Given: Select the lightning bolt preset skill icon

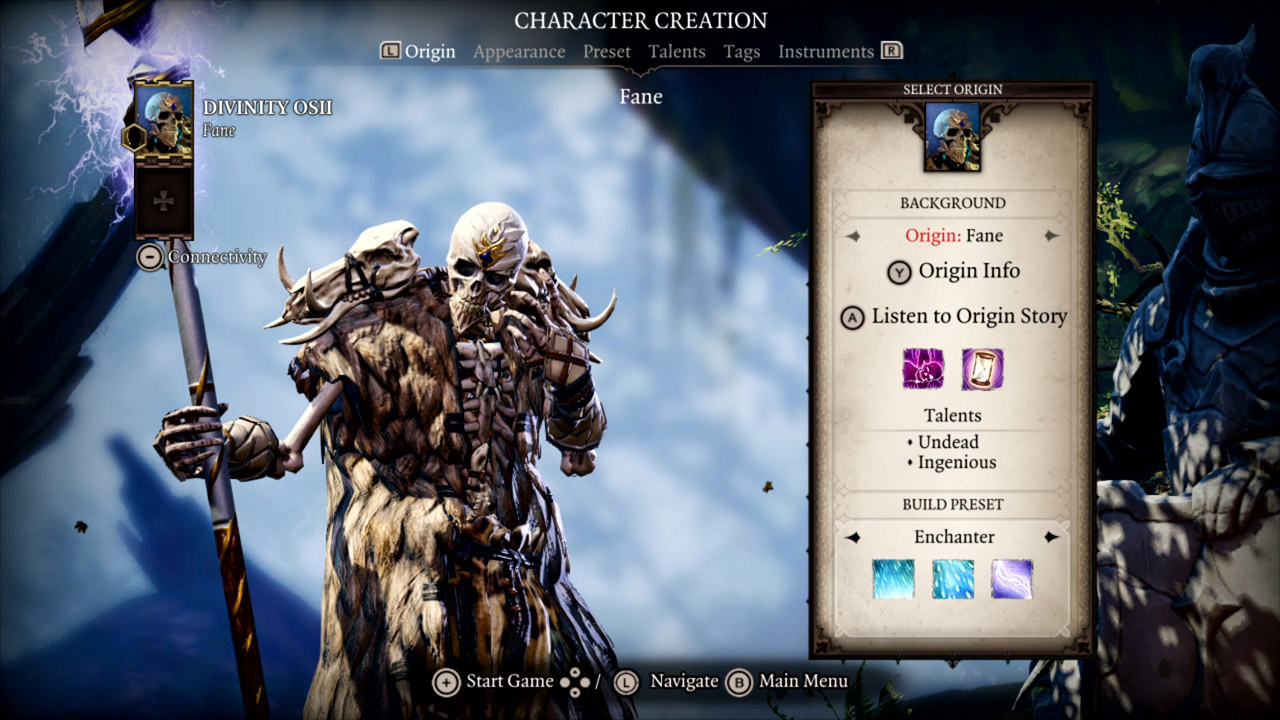Looking at the screenshot, I should point(1012,579).
